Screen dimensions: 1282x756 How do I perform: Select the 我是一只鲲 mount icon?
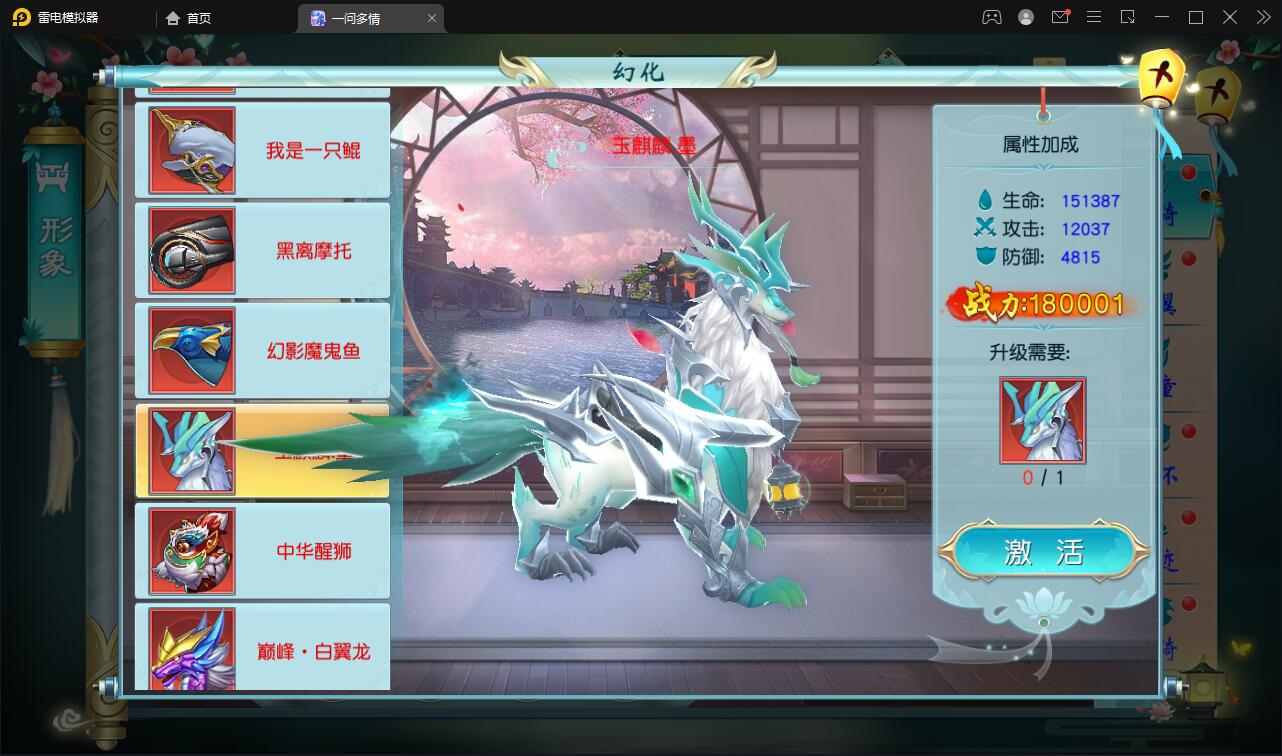point(191,150)
